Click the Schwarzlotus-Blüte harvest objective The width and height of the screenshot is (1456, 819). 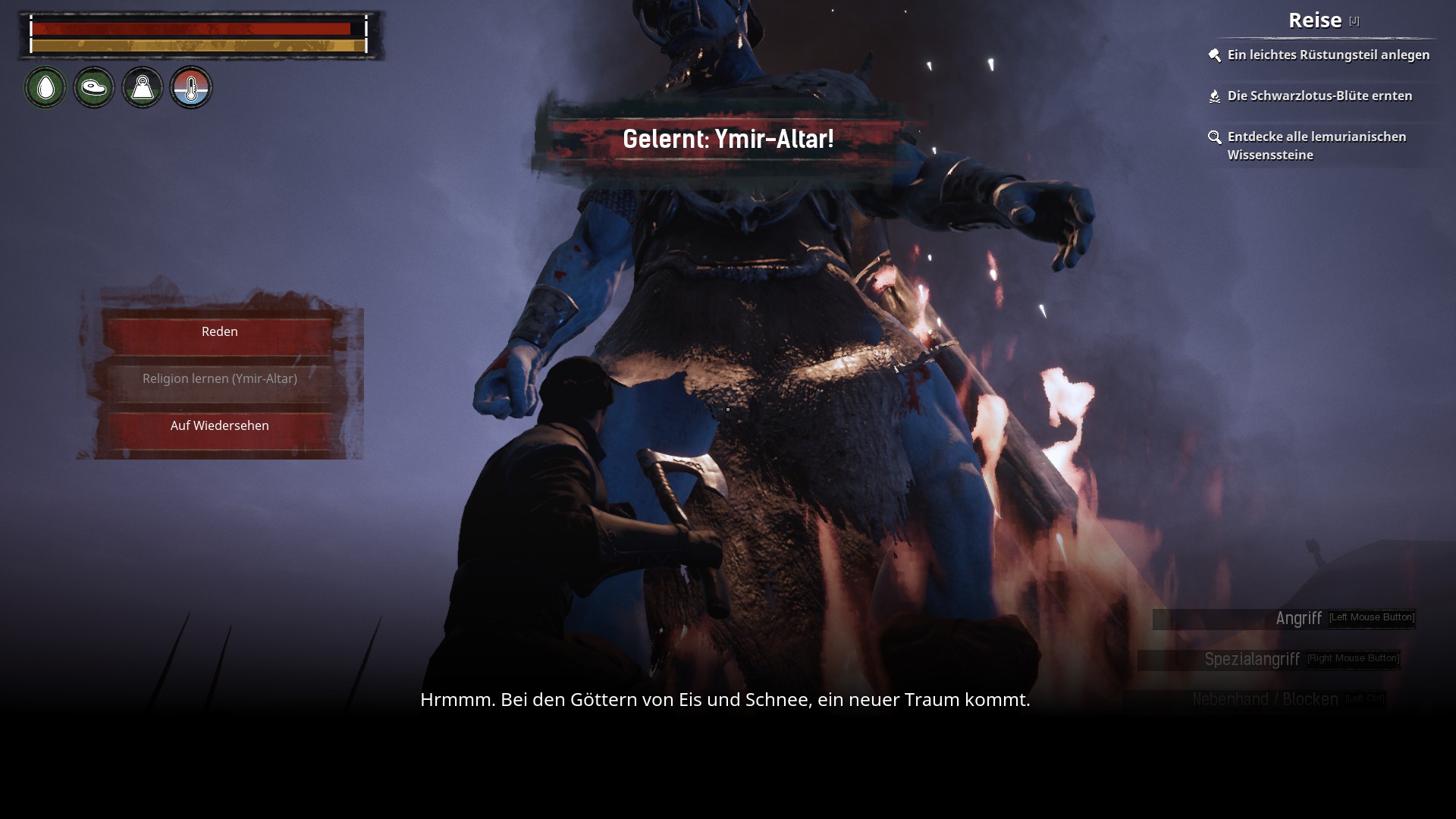[x=1319, y=96]
